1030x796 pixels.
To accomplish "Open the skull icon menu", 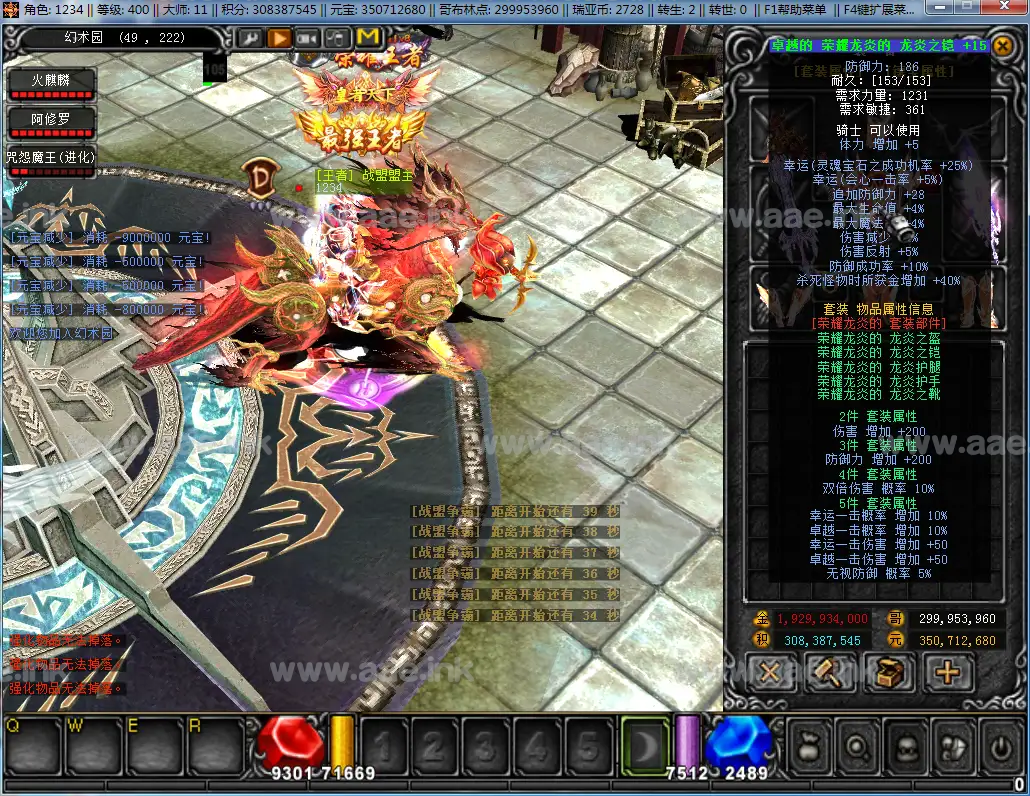I will 903,747.
